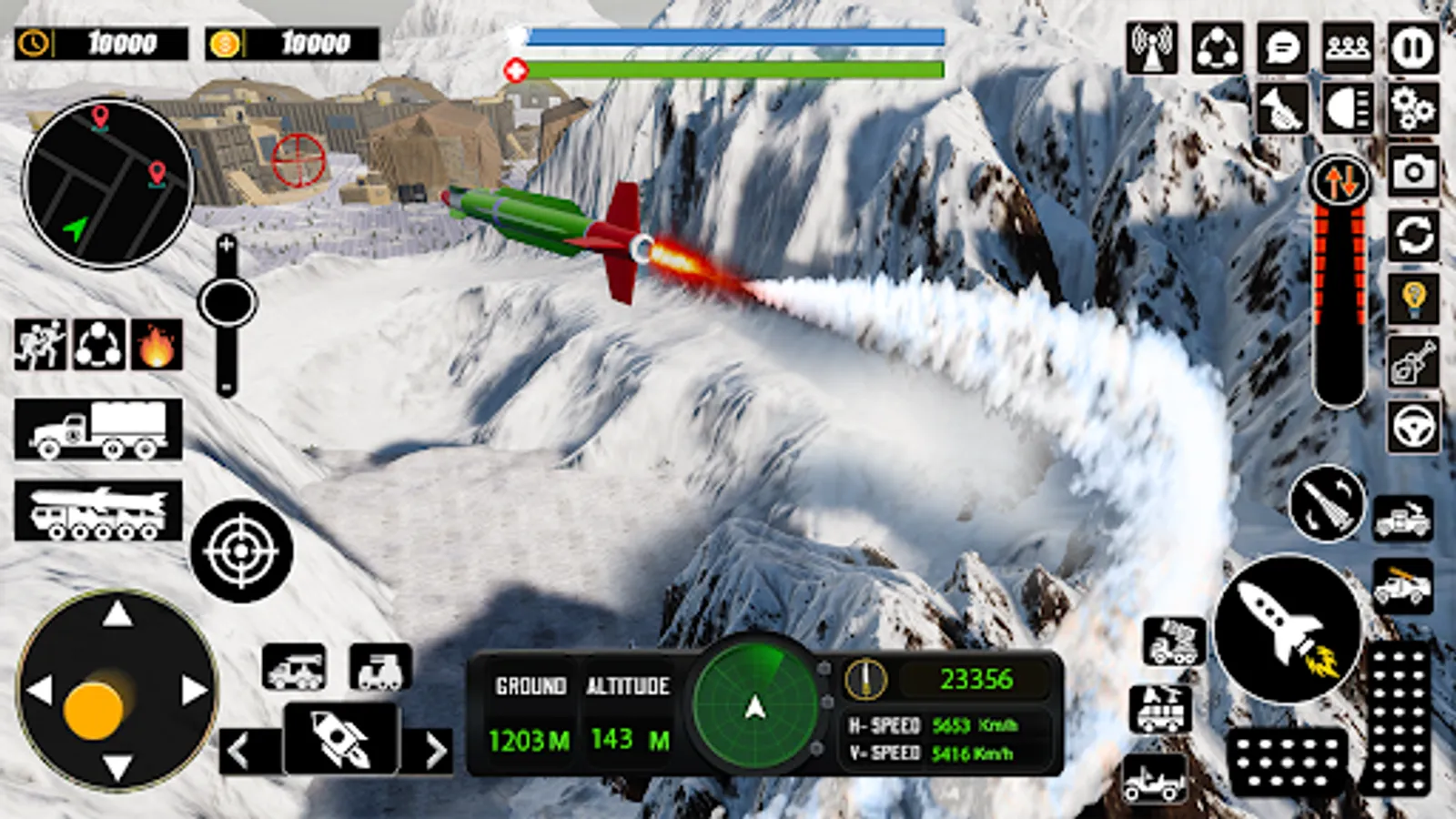Sound the horn icon

[1282, 109]
